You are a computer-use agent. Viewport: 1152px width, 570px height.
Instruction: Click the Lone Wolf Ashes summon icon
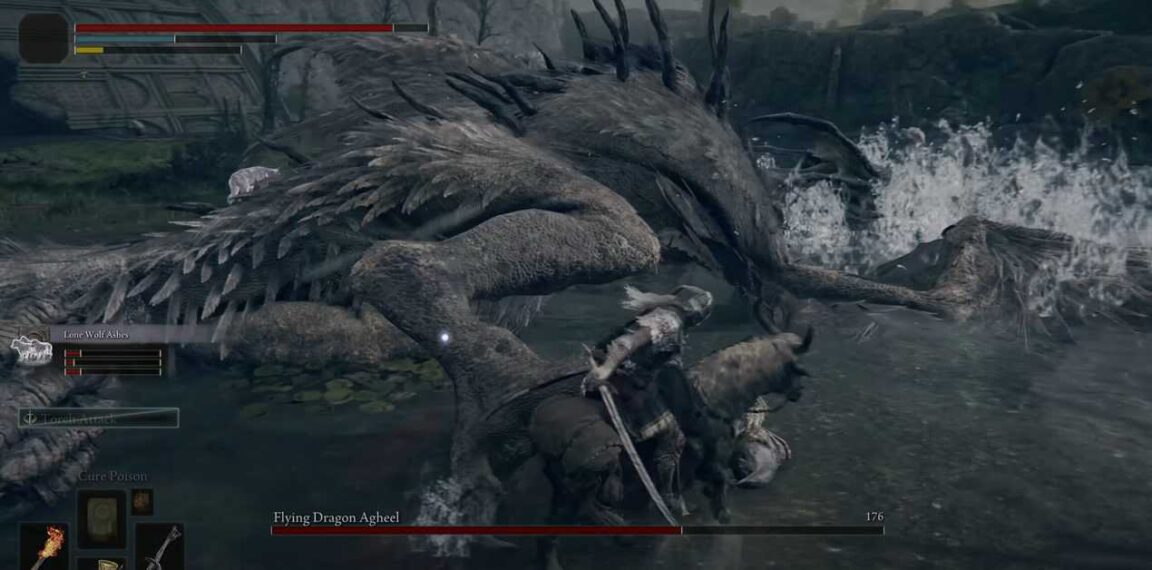(x=30, y=348)
